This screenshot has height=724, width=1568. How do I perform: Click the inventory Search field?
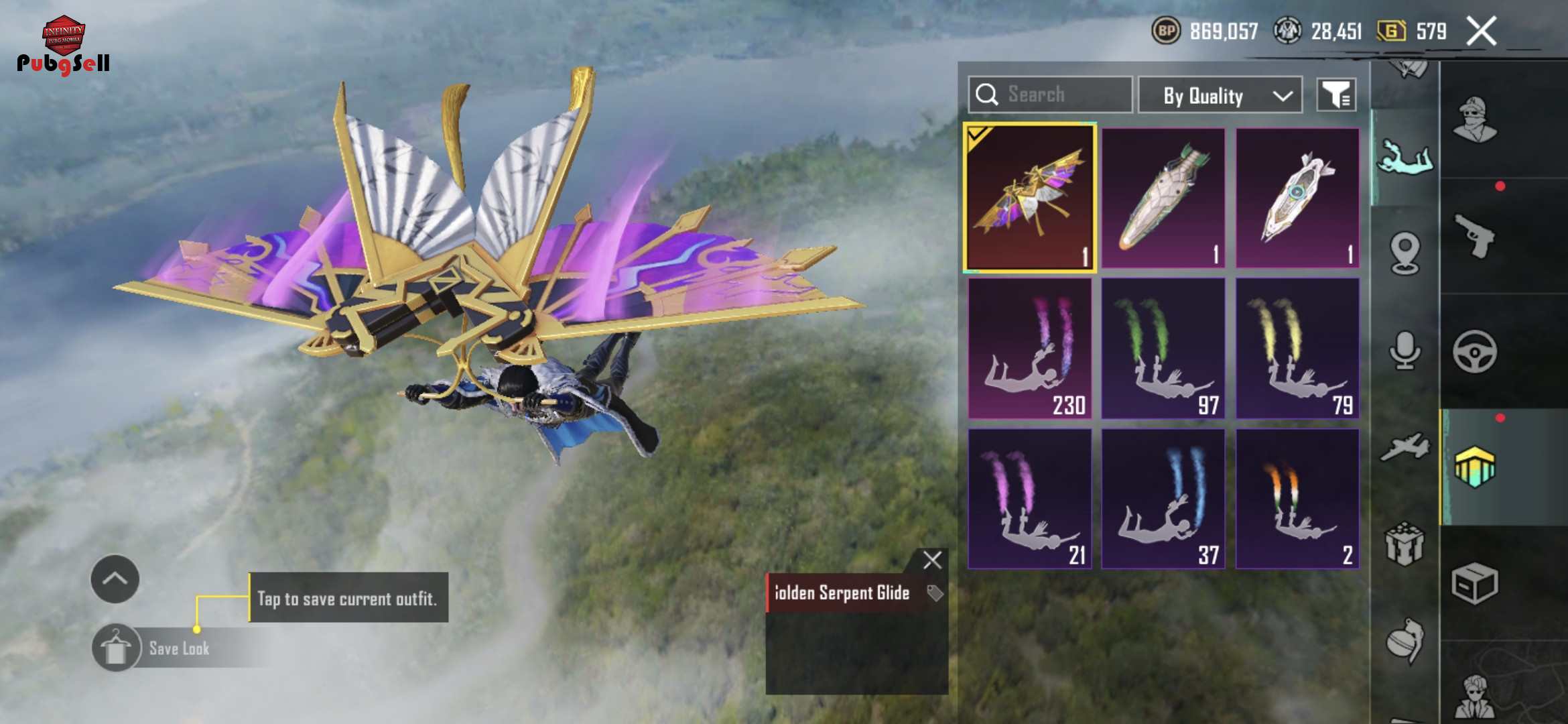coord(1050,95)
